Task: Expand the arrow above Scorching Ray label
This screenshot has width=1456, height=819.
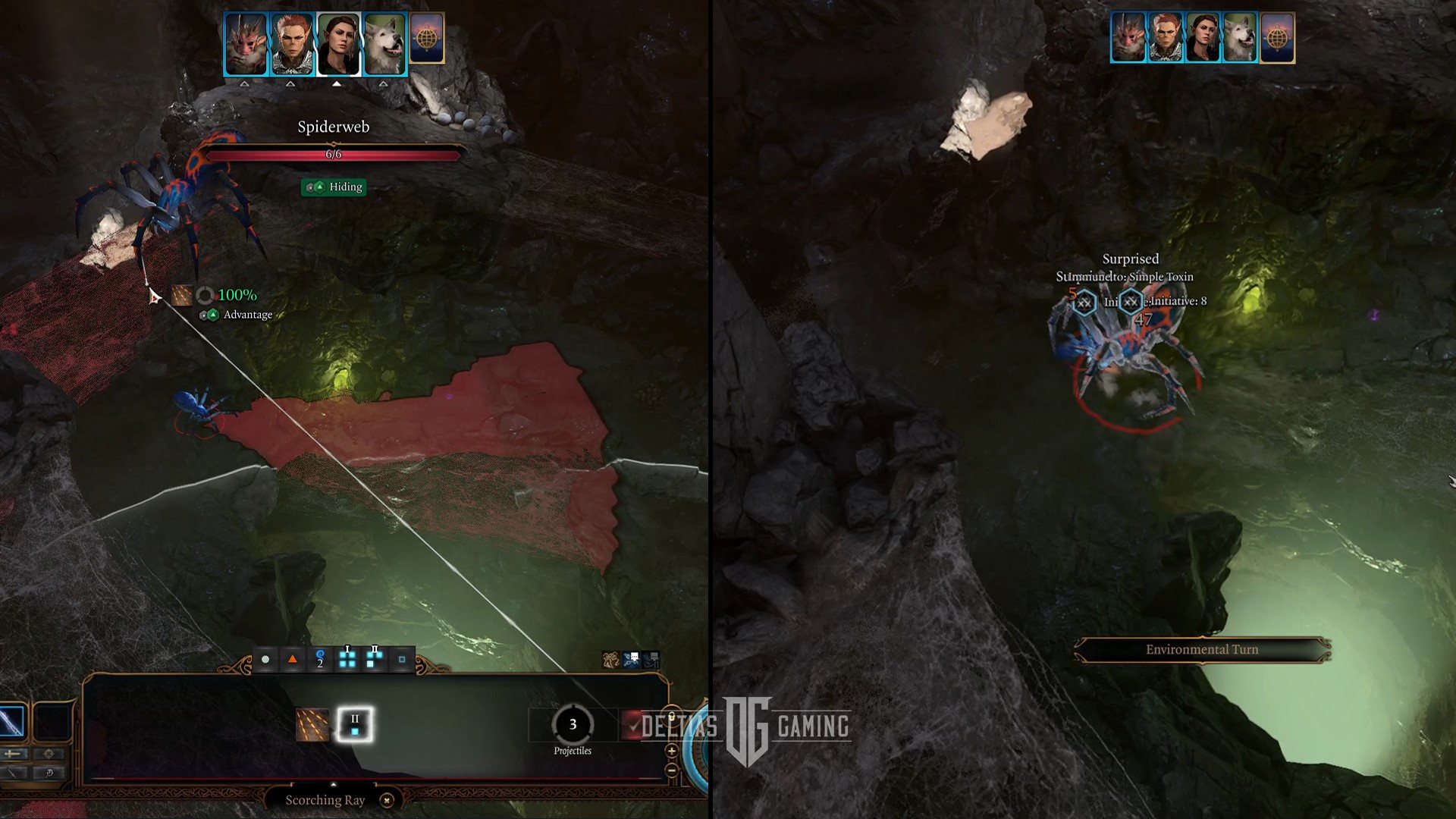Action: [333, 785]
